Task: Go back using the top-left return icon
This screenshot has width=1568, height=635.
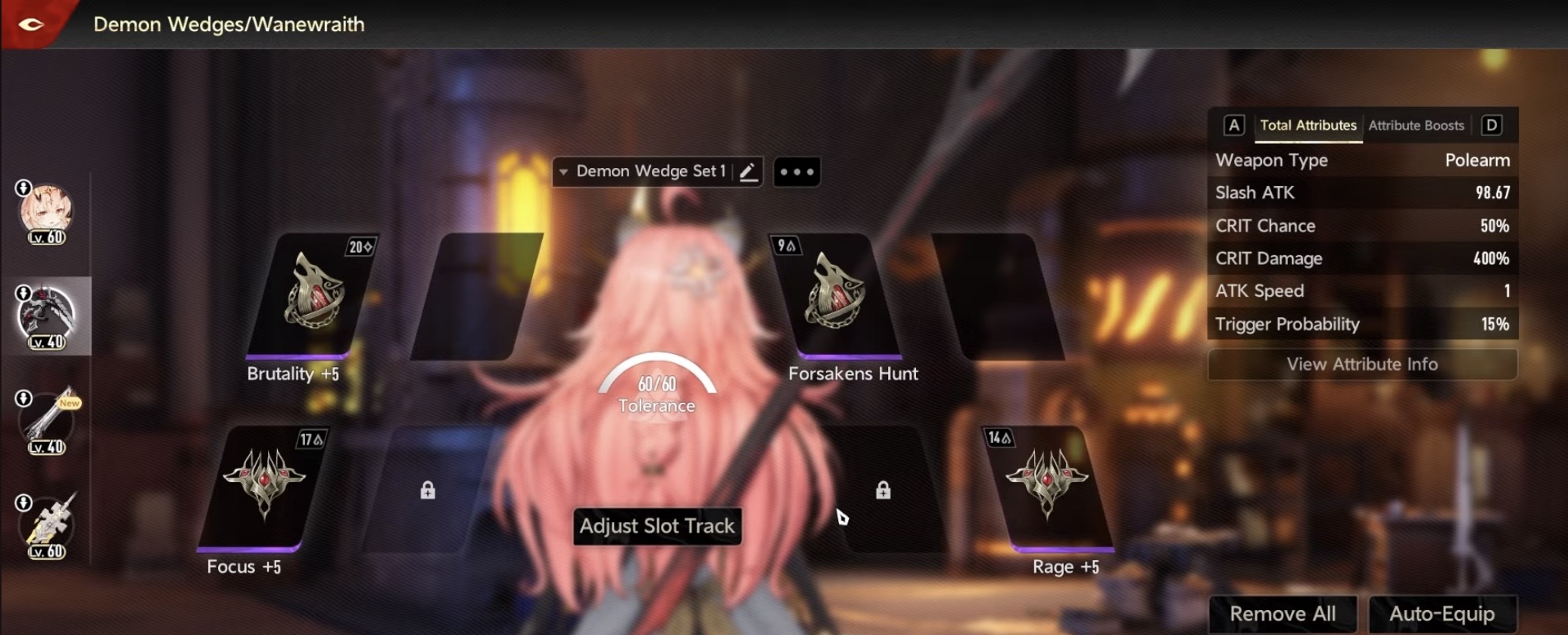Action: click(31, 24)
